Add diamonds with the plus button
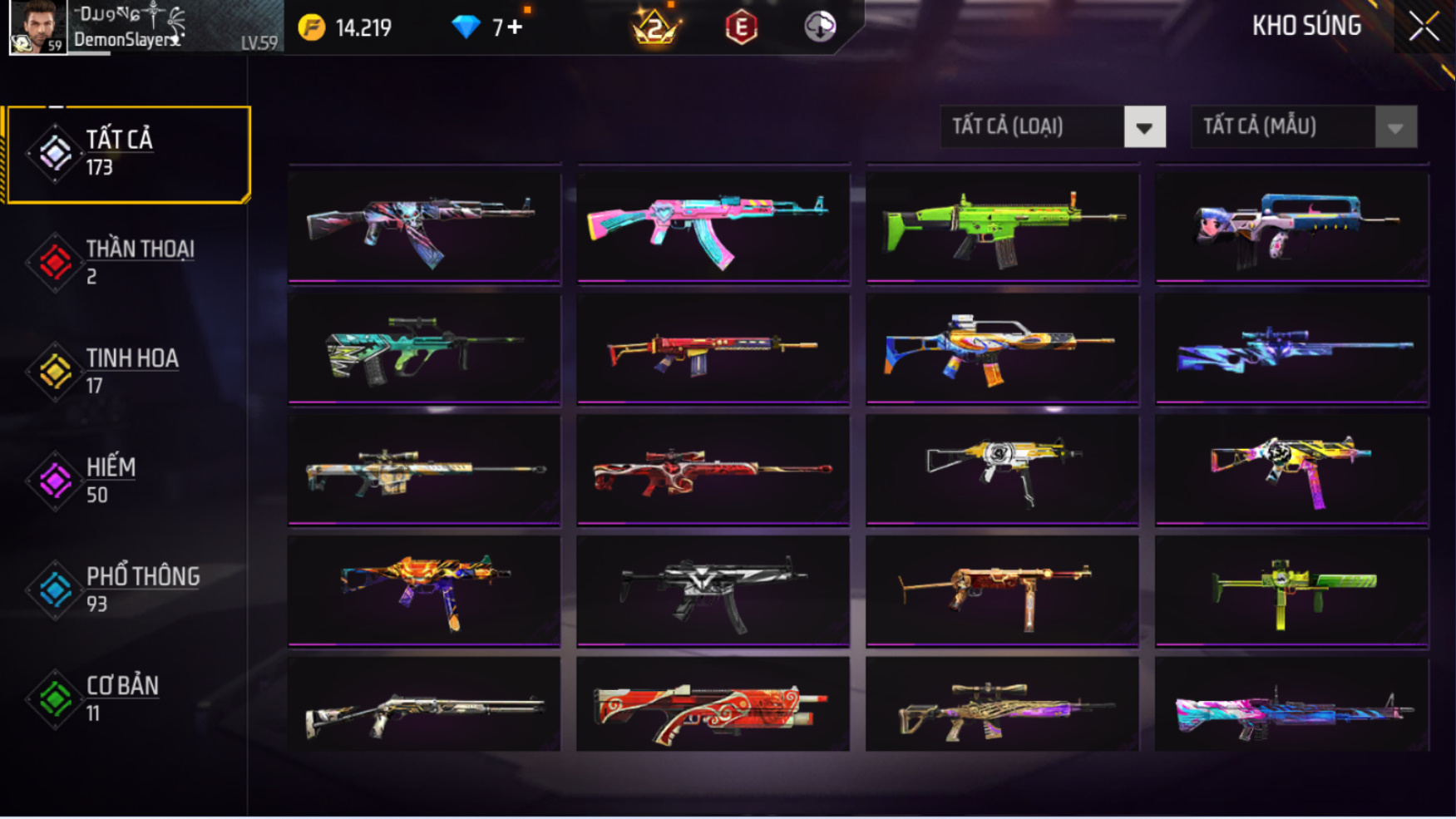 (515, 27)
